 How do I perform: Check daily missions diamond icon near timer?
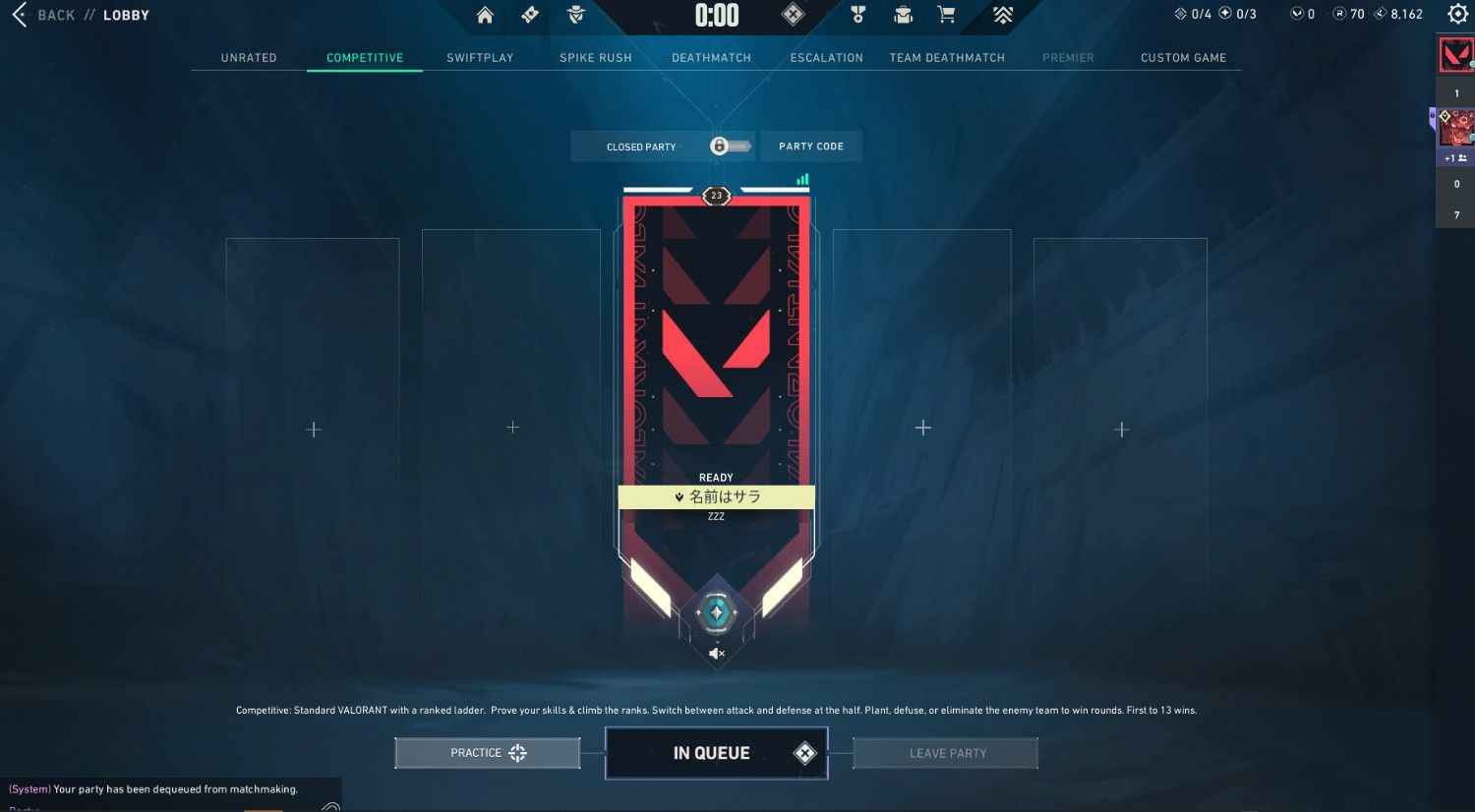pos(793,15)
